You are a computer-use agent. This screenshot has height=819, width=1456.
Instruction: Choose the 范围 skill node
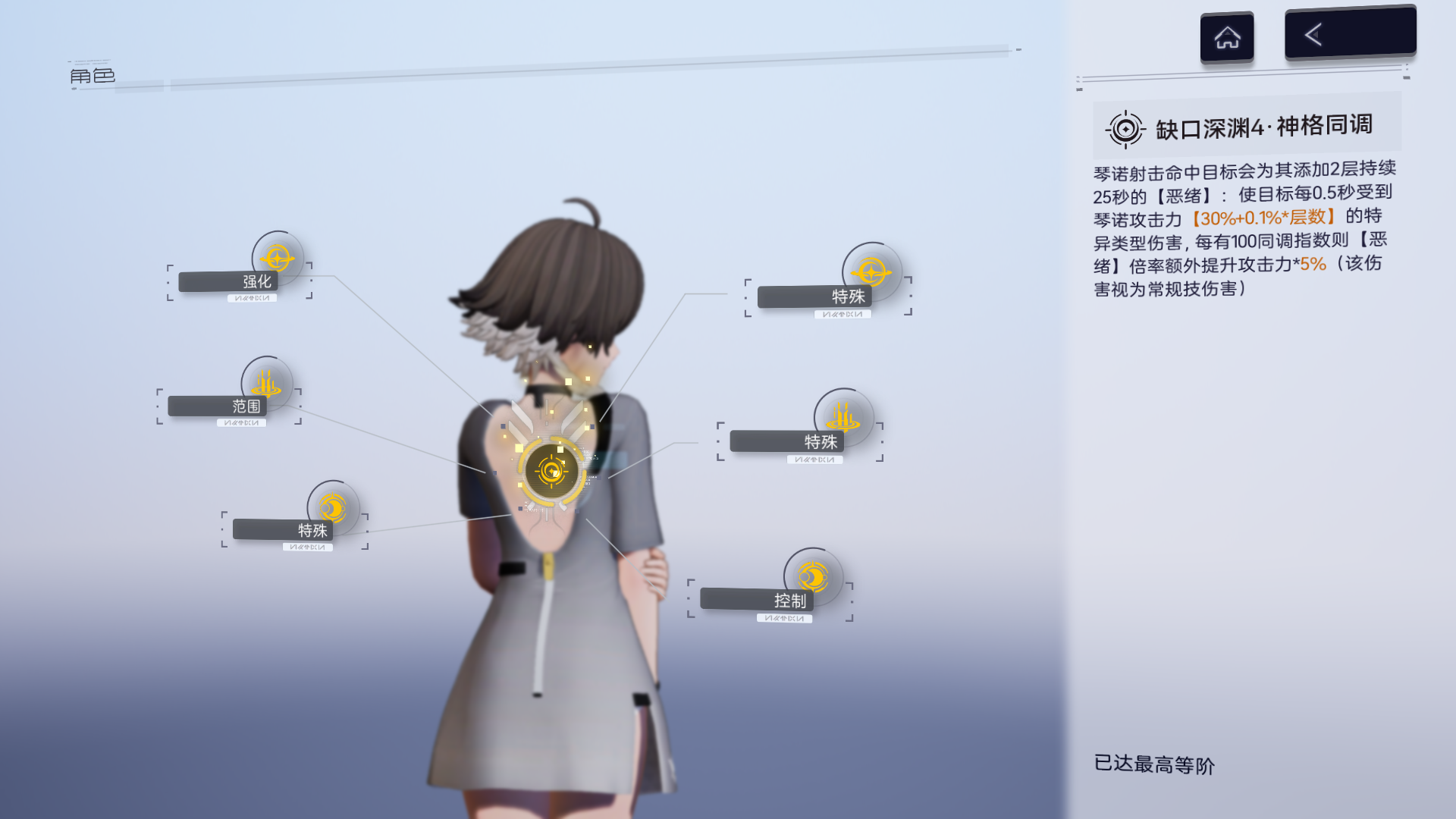(x=266, y=383)
